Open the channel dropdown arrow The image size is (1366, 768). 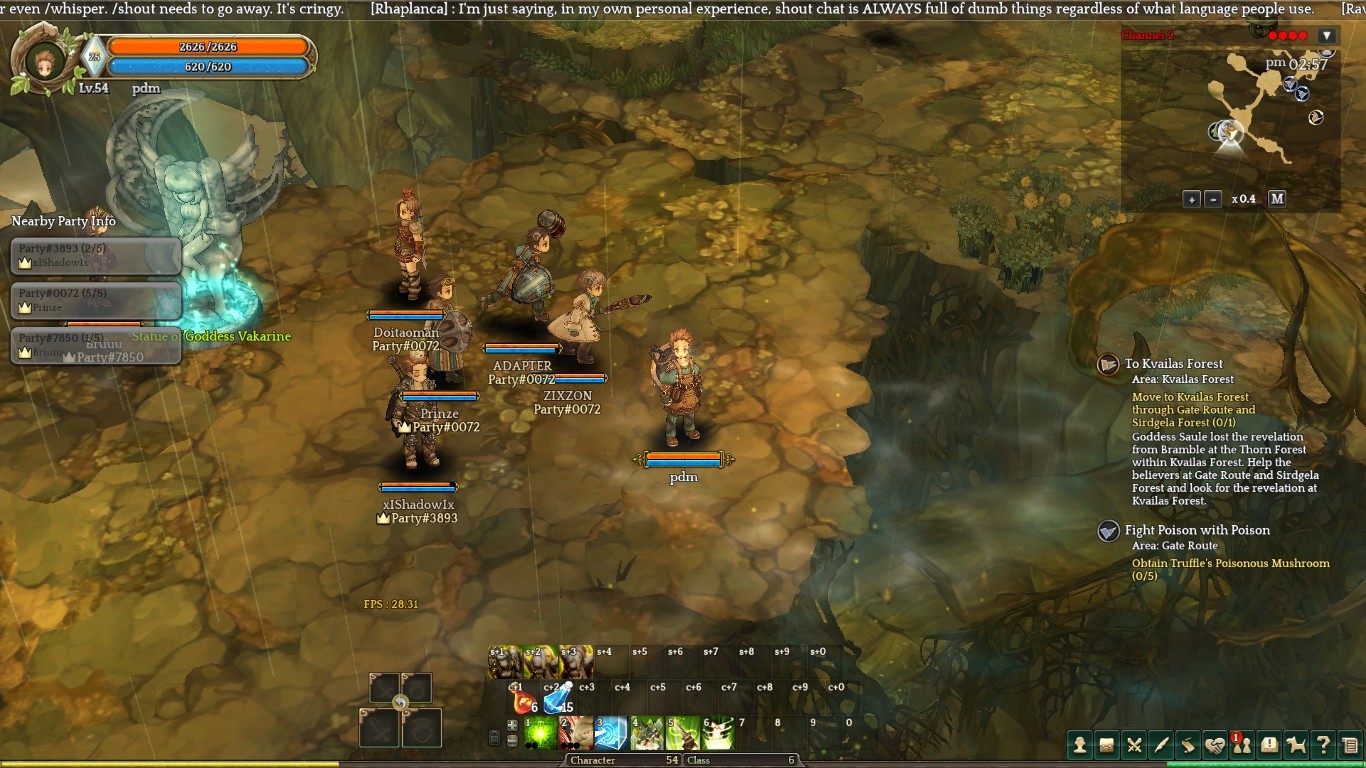coord(1327,36)
